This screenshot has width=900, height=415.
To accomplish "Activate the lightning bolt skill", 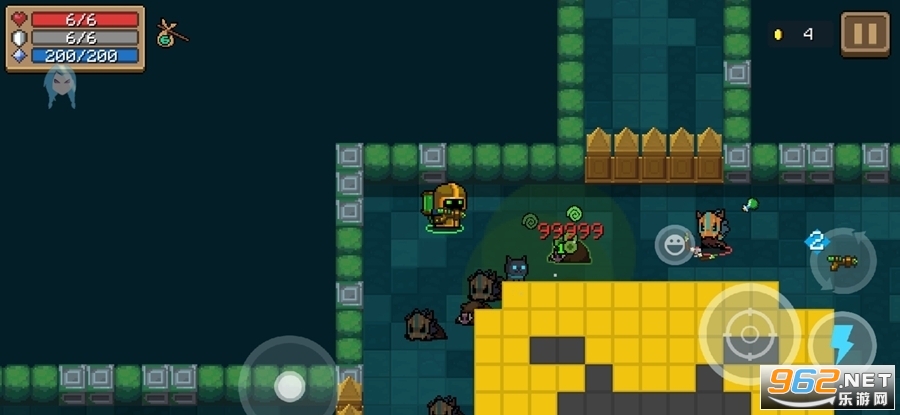I will click(x=842, y=343).
